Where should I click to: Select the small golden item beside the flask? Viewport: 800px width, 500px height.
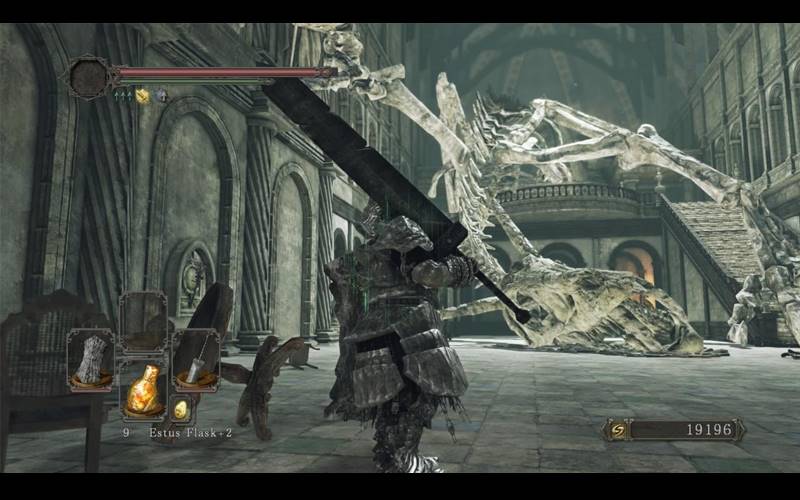point(181,409)
